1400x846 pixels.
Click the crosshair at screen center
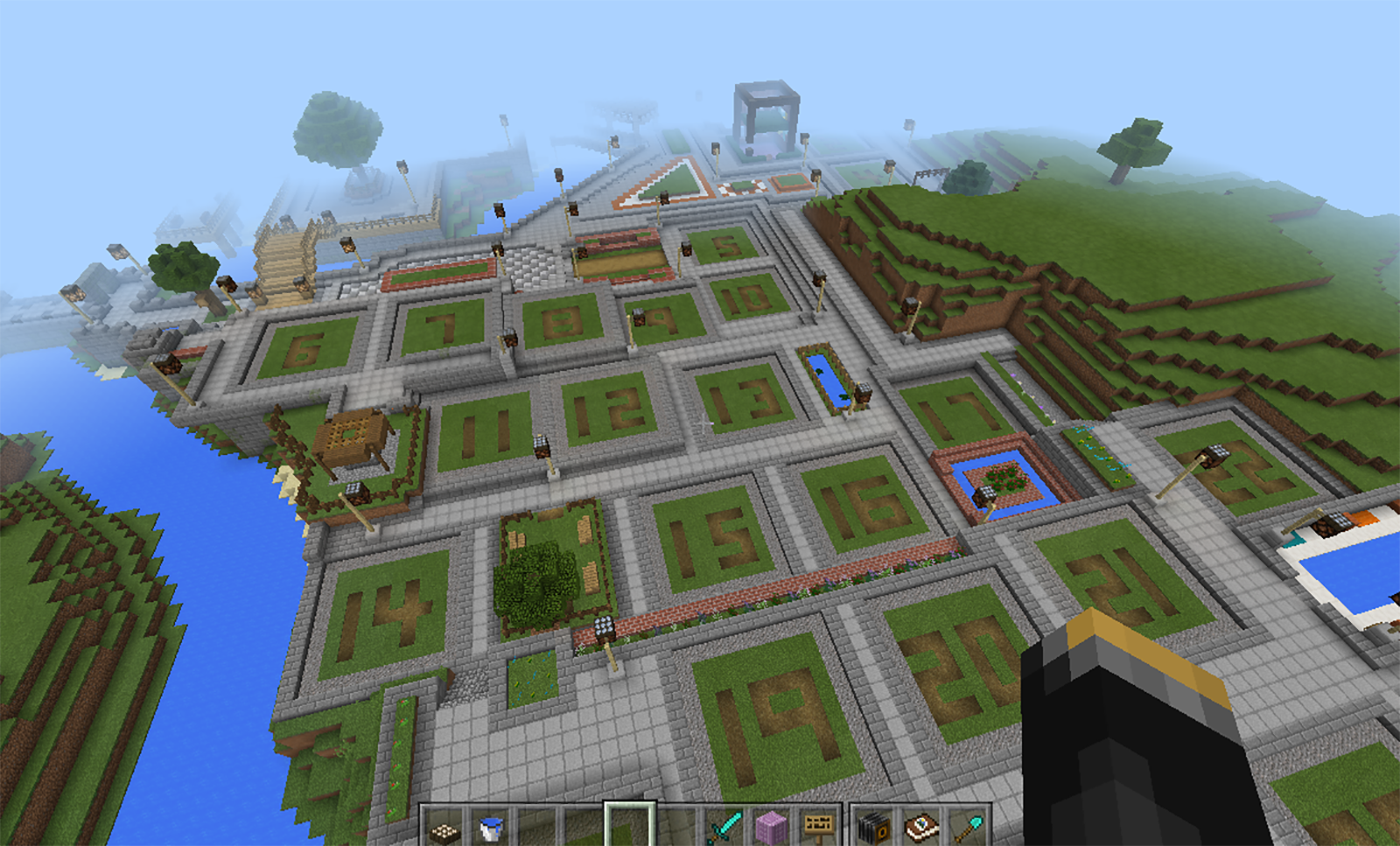pos(702,423)
